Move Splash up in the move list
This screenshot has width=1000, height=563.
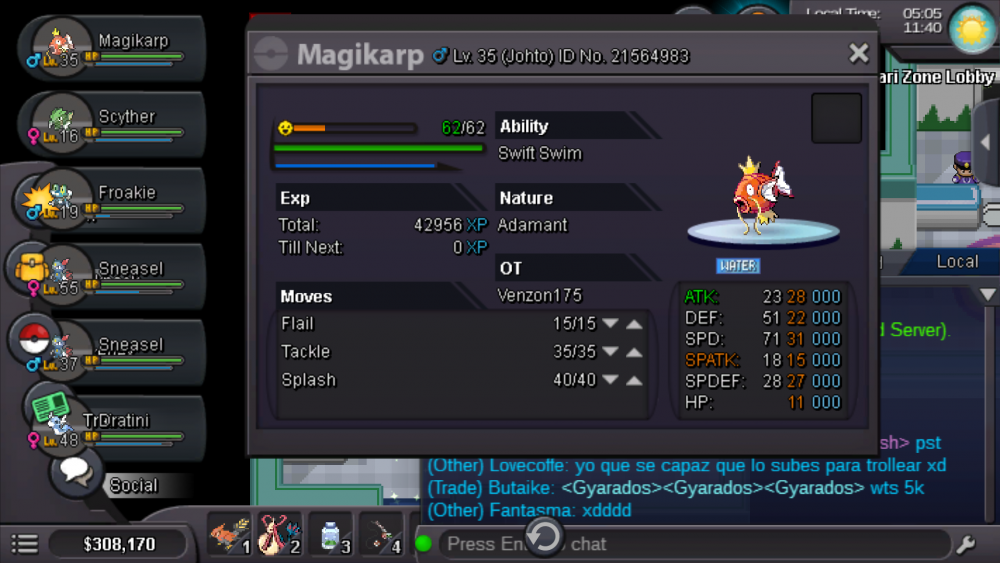pos(634,380)
